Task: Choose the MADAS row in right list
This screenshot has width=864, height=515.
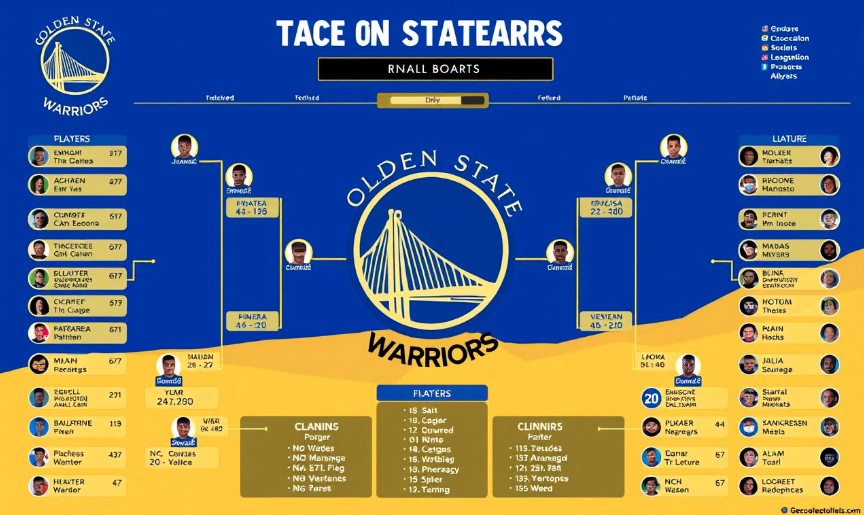Action: tap(789, 250)
